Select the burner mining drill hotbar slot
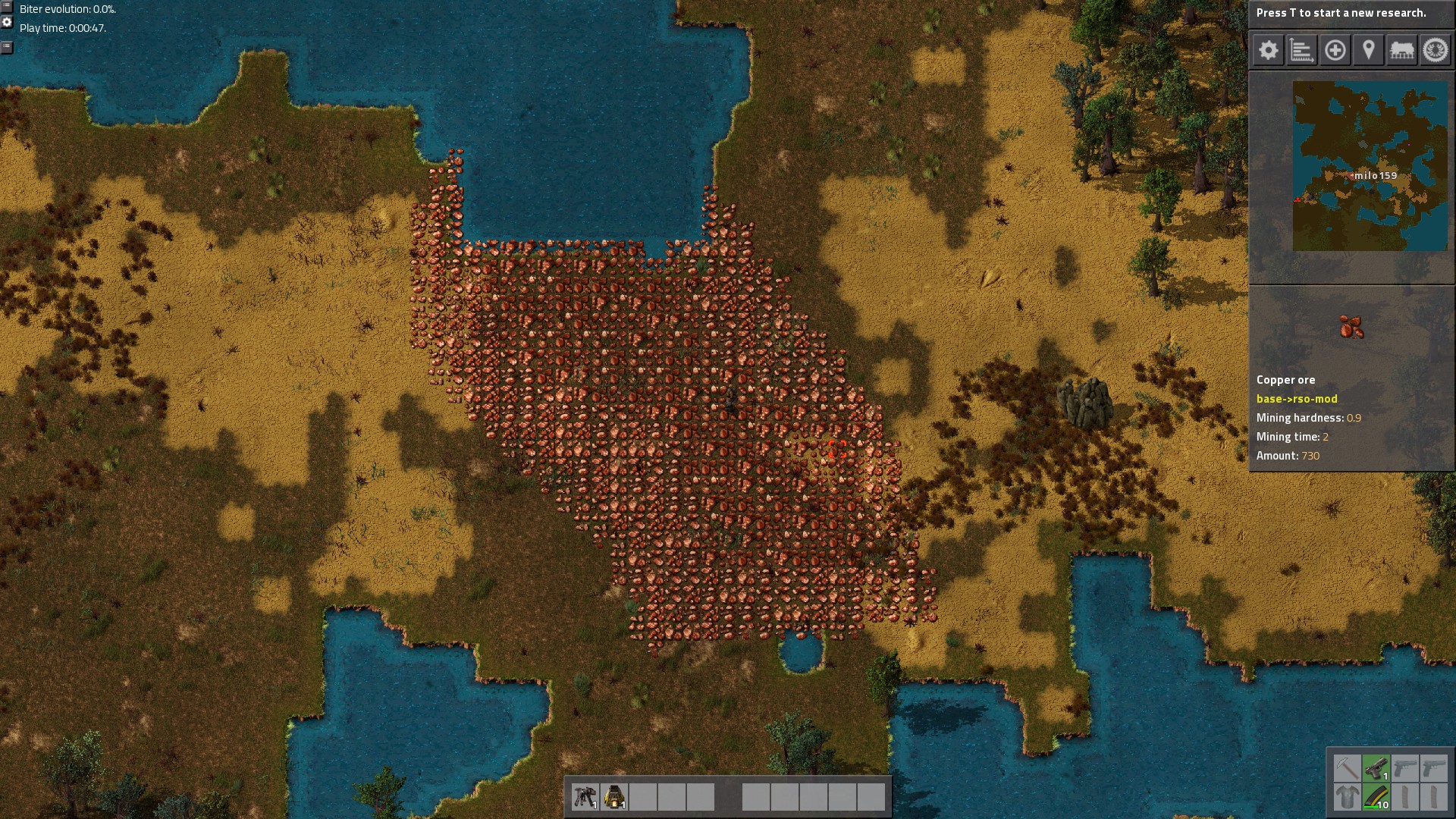The height and width of the screenshot is (819, 1456). click(585, 797)
